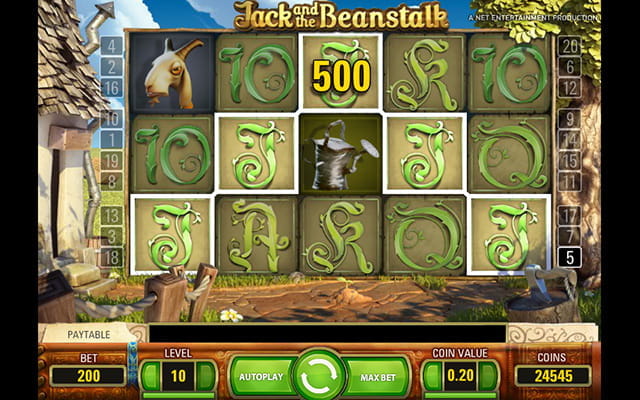Image resolution: width=640 pixels, height=400 pixels.
Task: Spin the reels with the circular arrows button
Action: [x=320, y=375]
